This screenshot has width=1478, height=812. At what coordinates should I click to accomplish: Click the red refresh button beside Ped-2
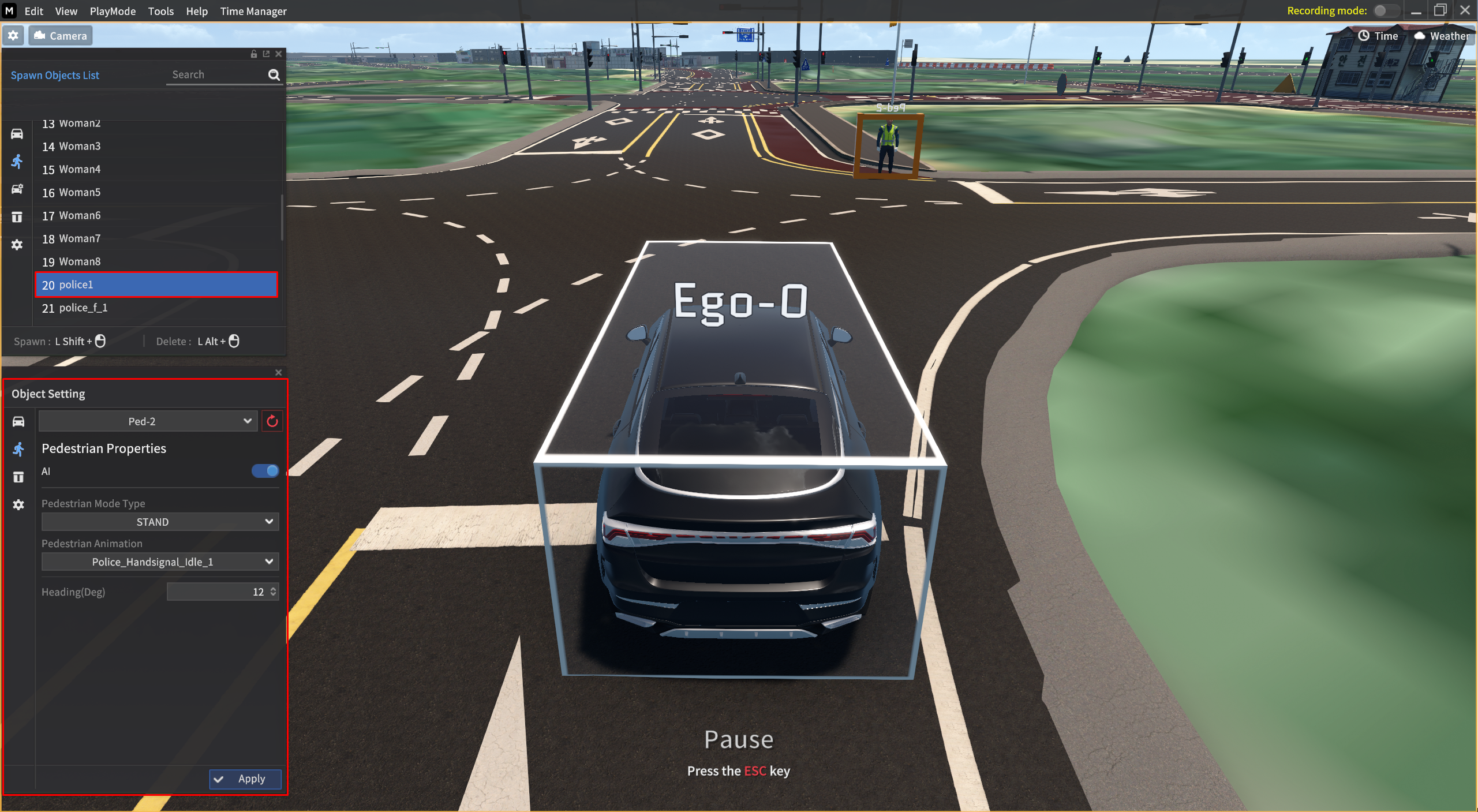coord(272,421)
